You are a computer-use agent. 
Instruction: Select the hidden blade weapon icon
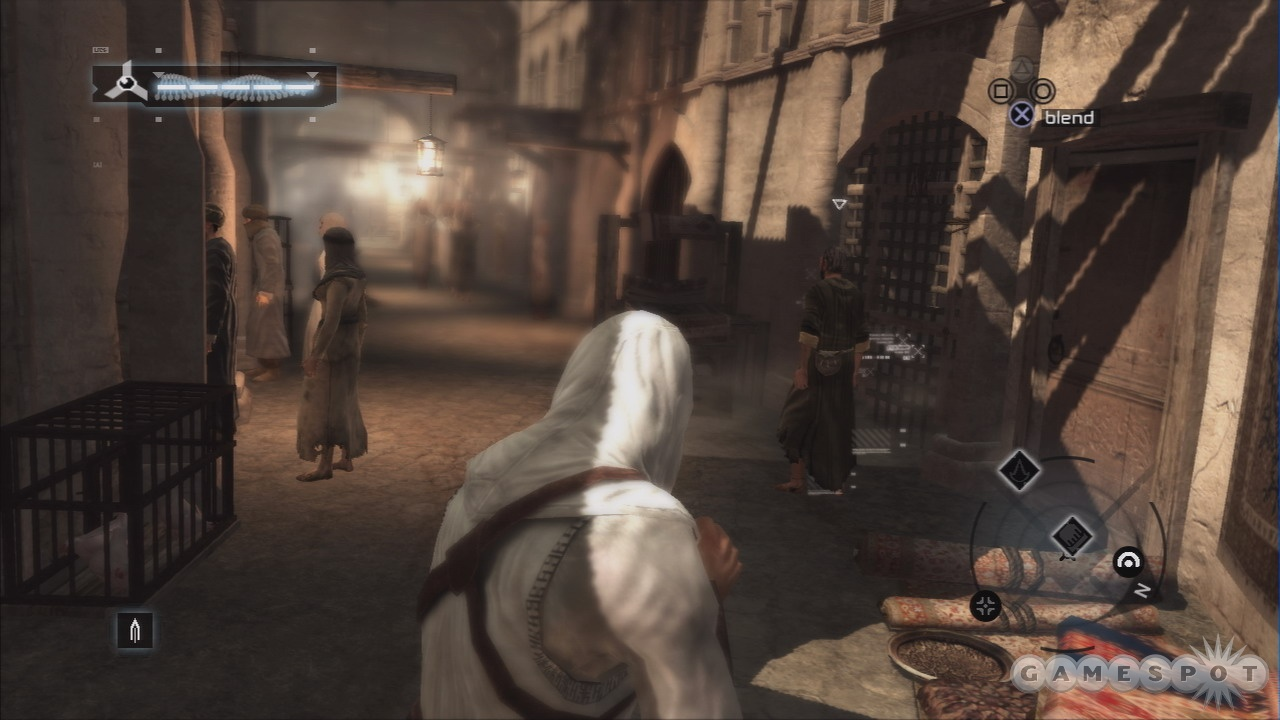click(x=135, y=631)
